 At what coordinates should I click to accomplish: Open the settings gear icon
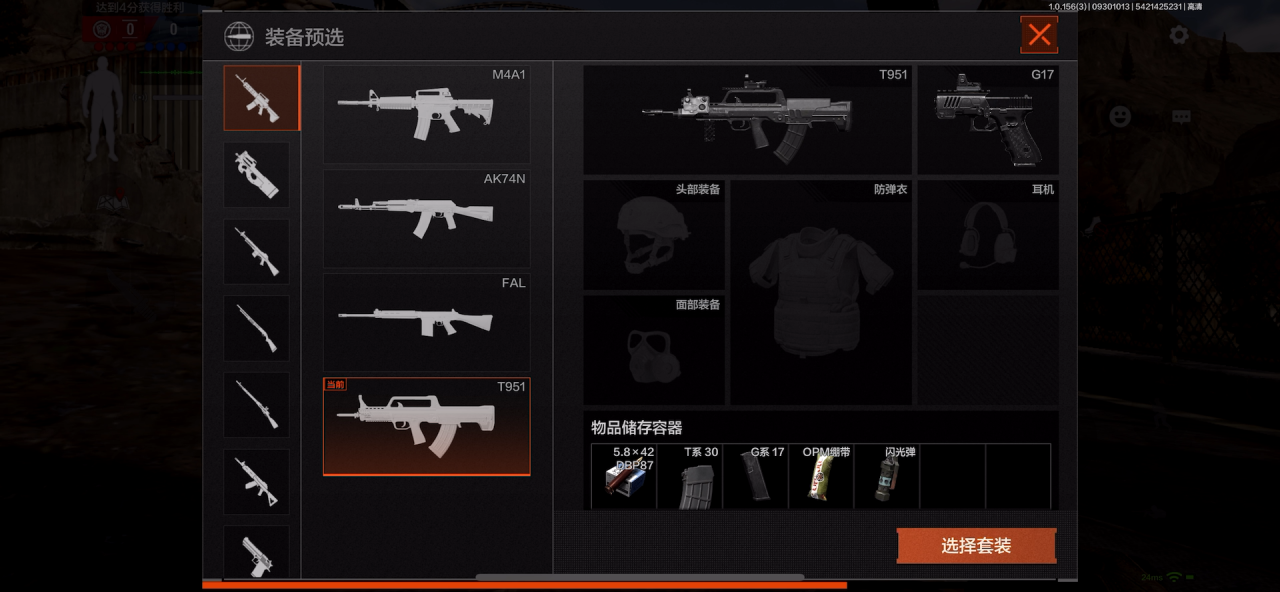point(1179,35)
